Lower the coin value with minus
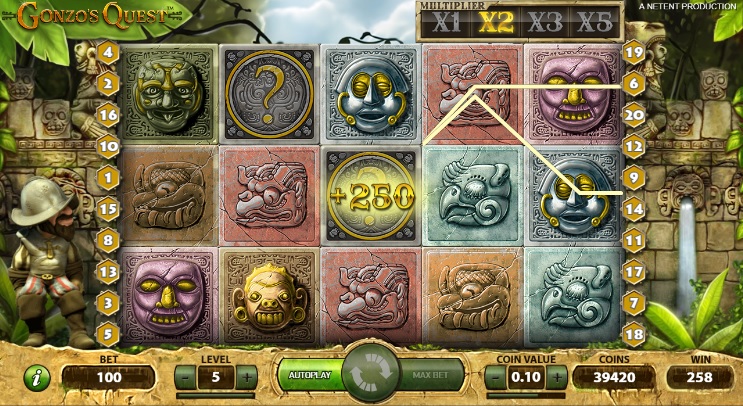The width and height of the screenshot is (743, 406). coord(497,377)
